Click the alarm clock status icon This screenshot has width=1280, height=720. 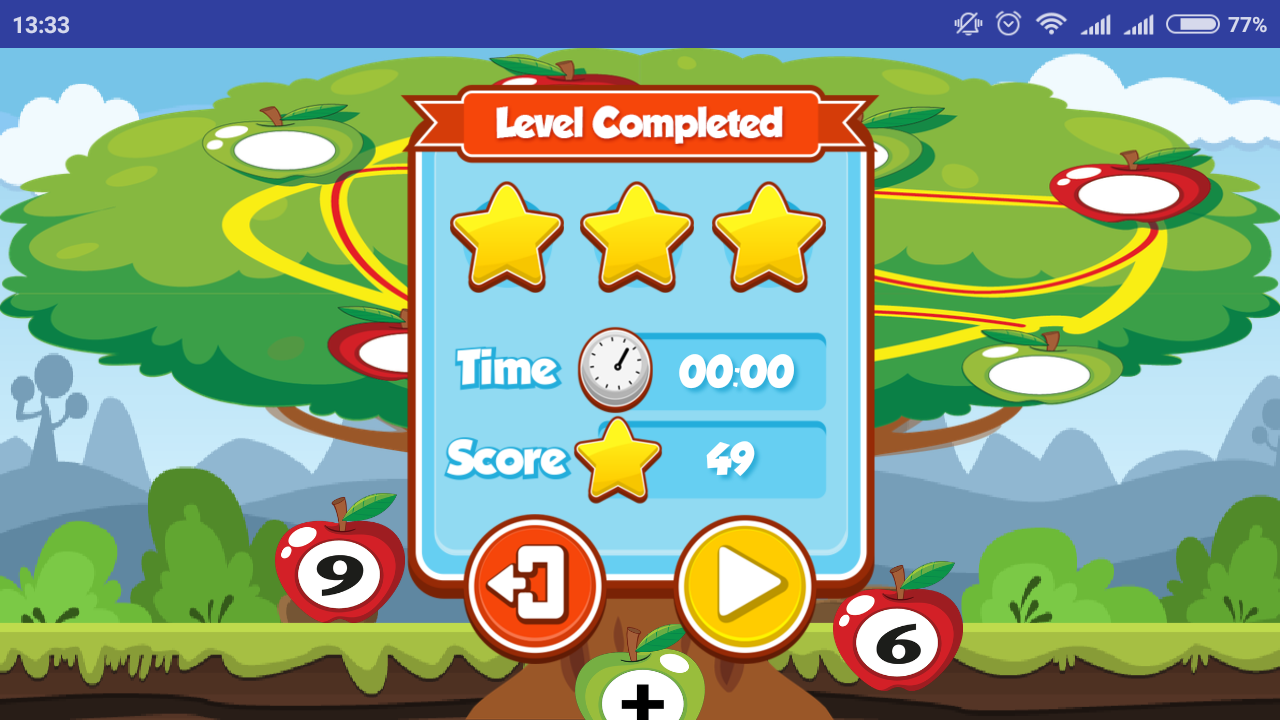point(1007,25)
